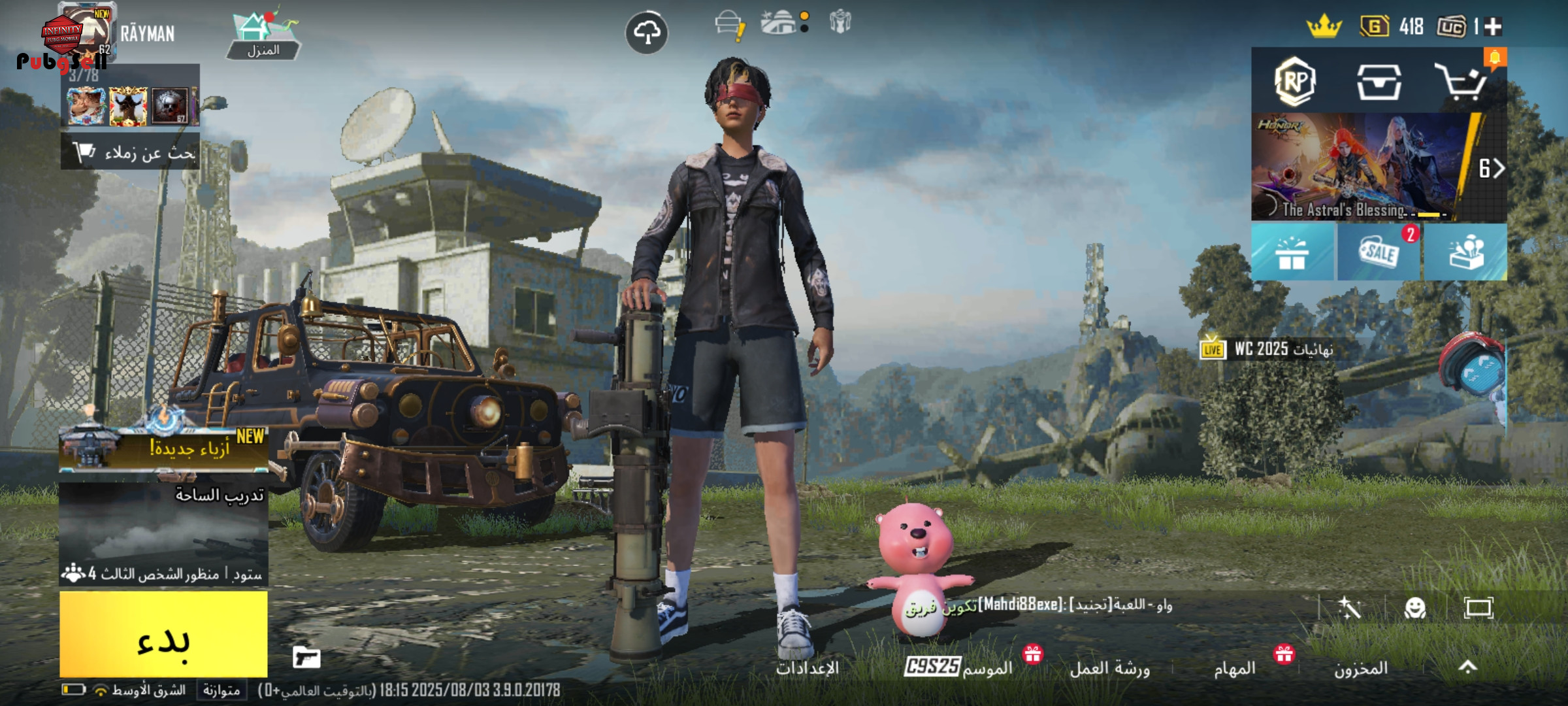This screenshot has height=706, width=1568.
Task: Open the SALE offers tile
Action: [x=1379, y=253]
